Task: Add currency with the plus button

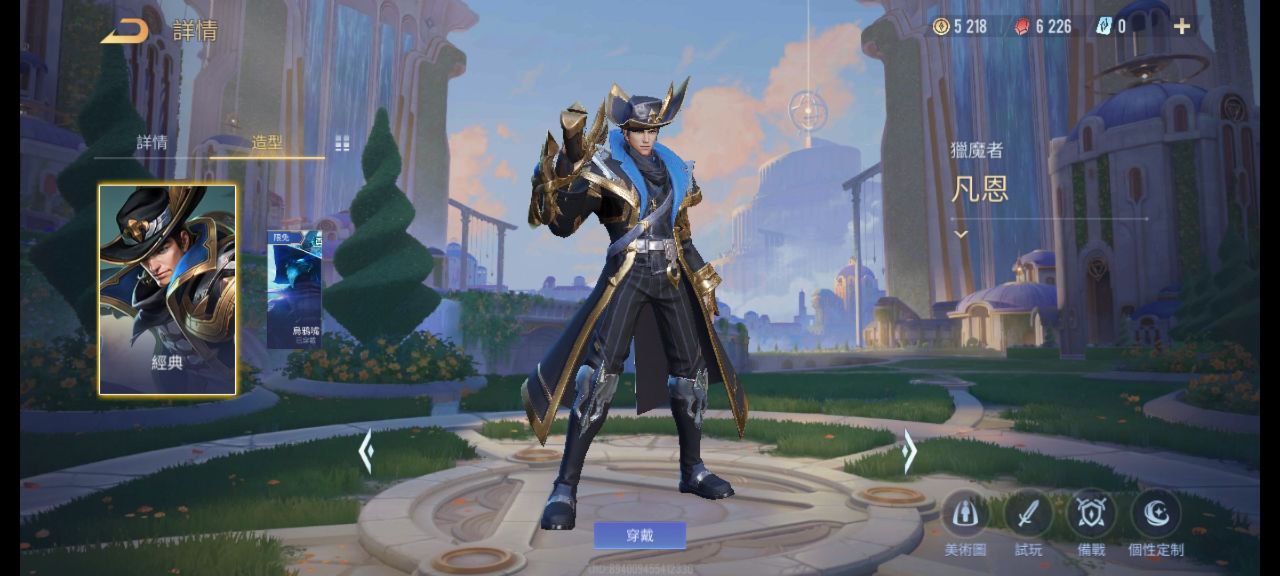Action: [1182, 27]
